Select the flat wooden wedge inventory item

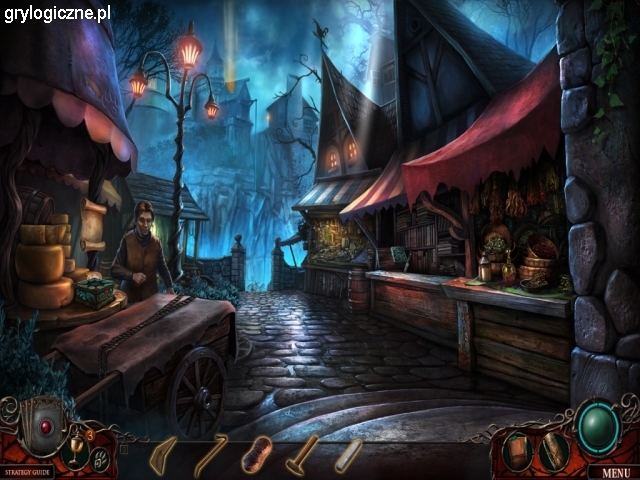point(163,455)
